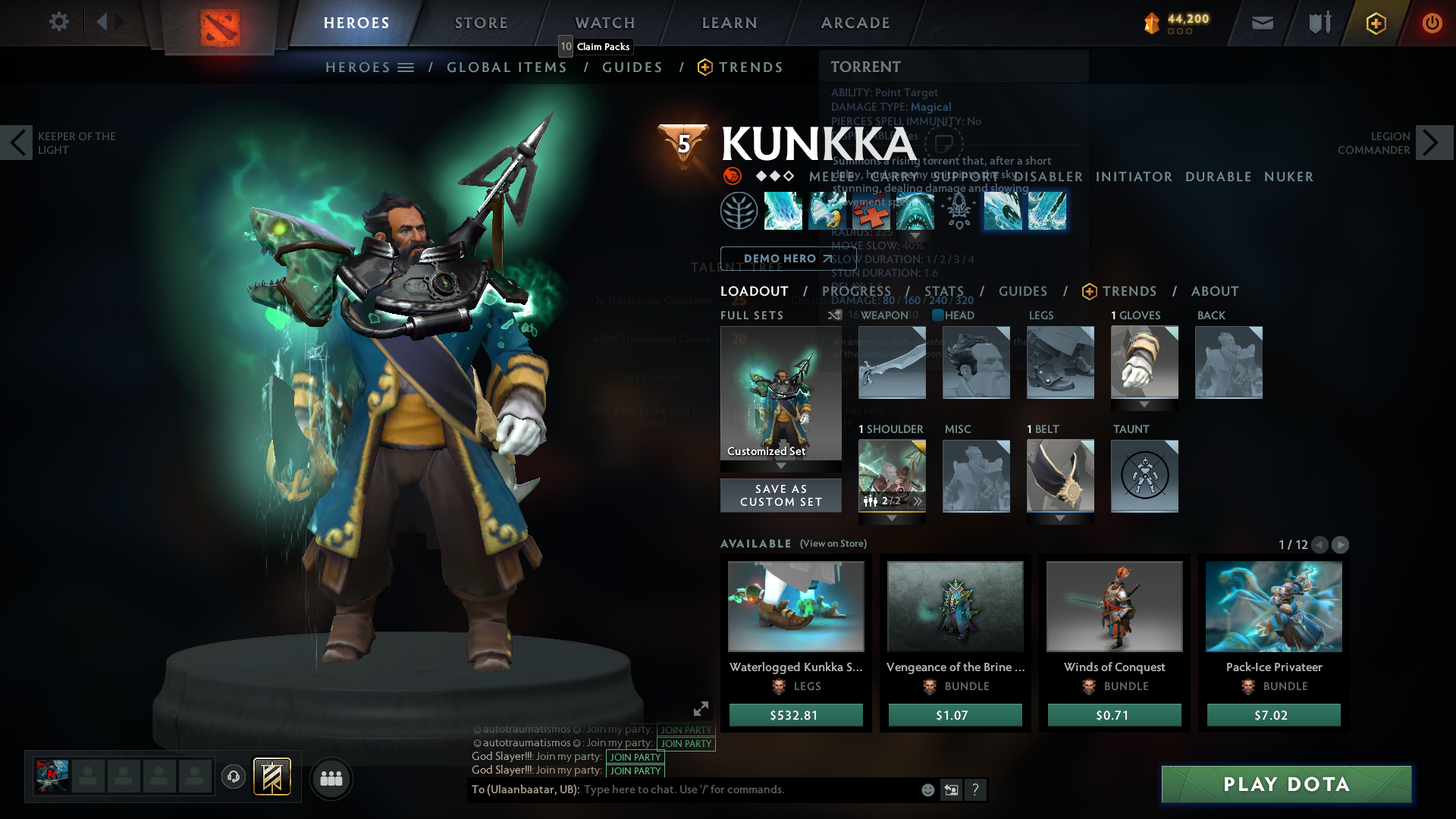Open the ARCADE menu item
Image resolution: width=1456 pixels, height=819 pixels.
(x=855, y=23)
